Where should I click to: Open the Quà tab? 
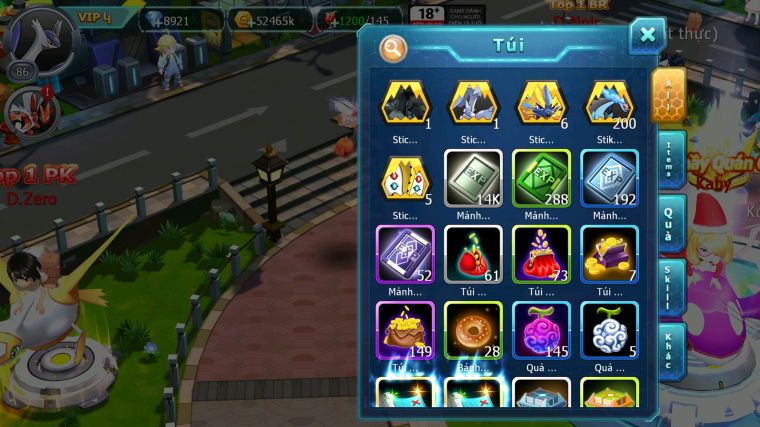(x=670, y=223)
